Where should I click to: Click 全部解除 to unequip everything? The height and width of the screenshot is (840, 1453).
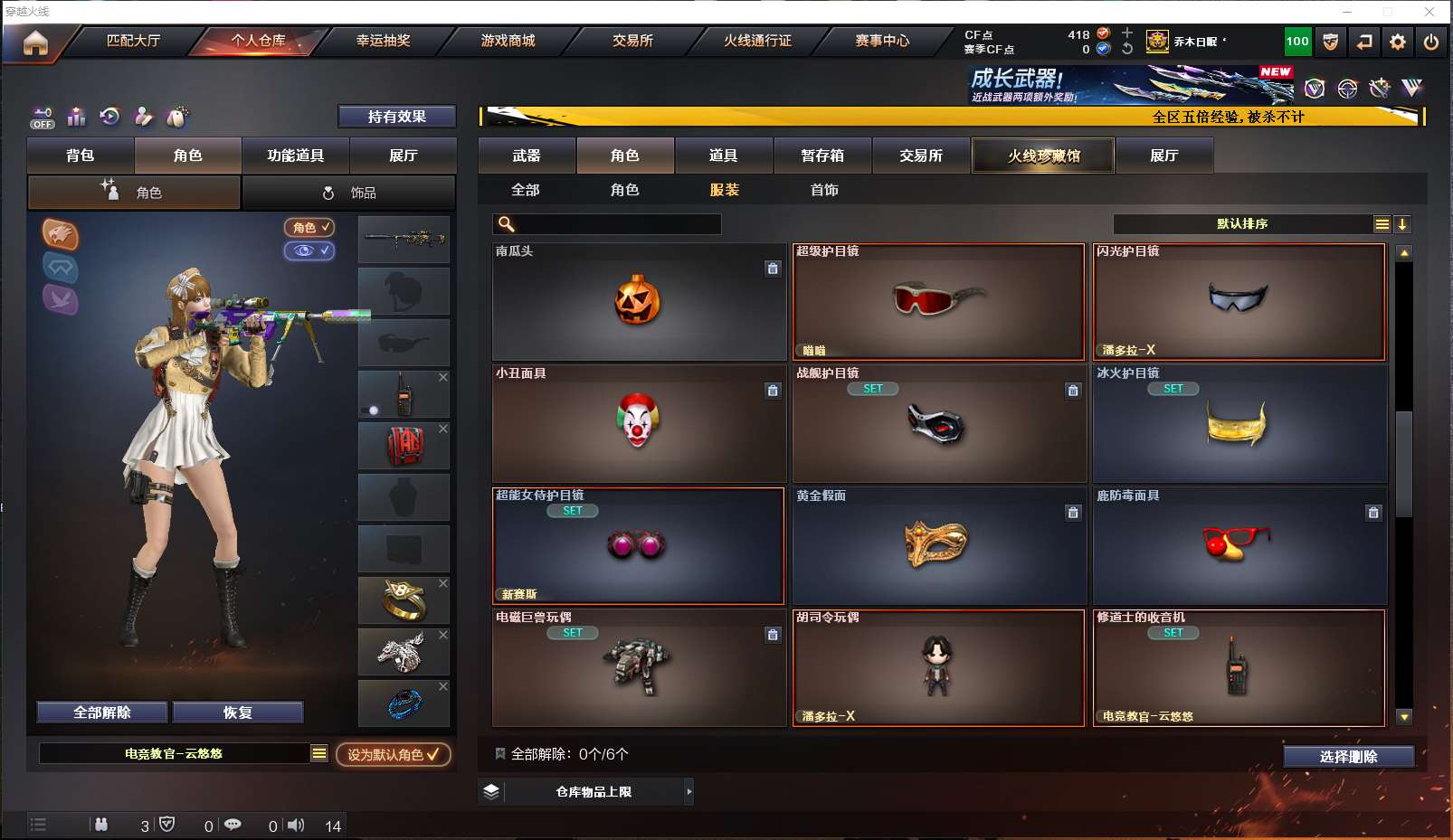point(102,713)
